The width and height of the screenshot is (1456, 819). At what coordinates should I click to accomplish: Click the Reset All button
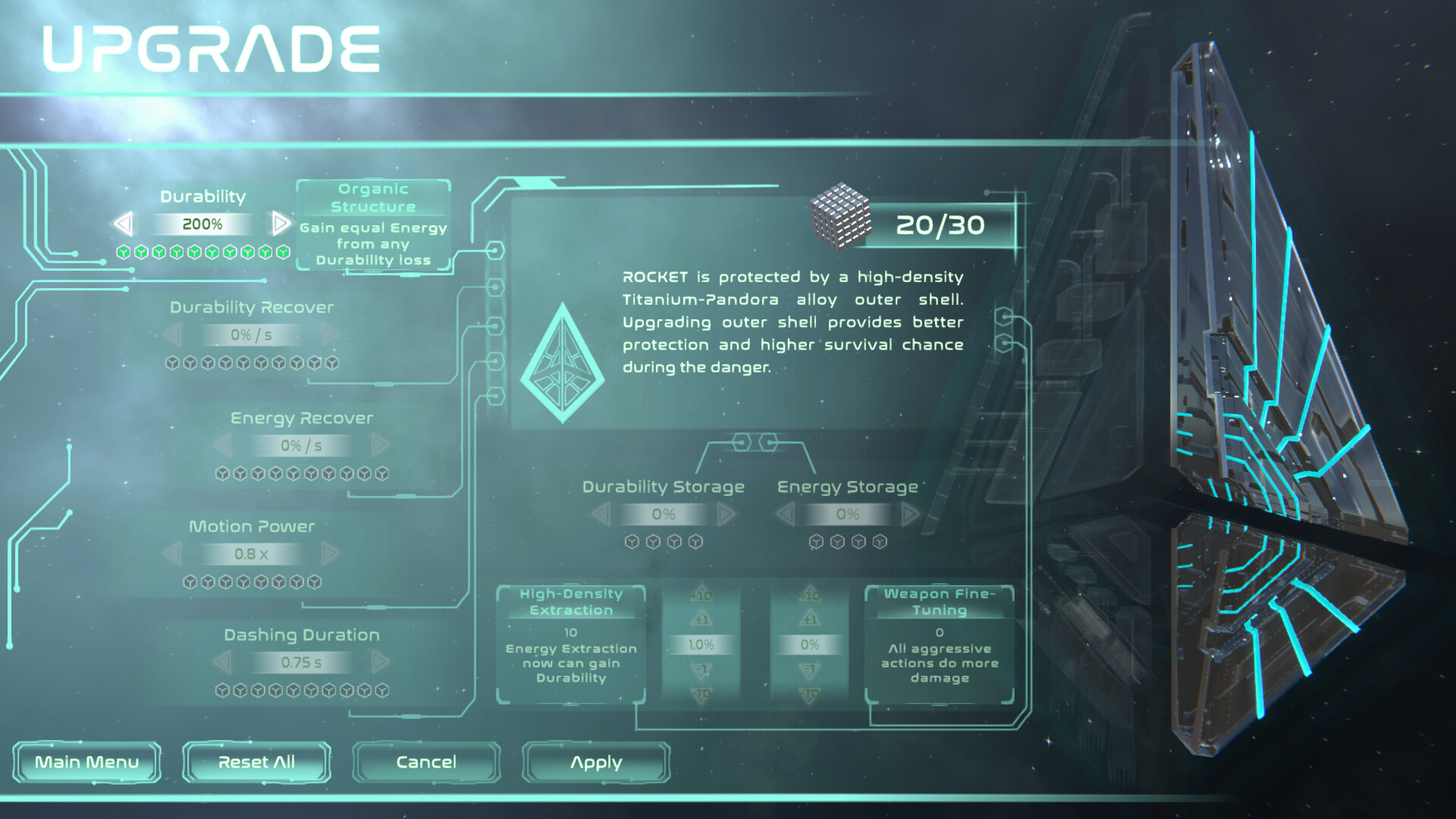256,762
